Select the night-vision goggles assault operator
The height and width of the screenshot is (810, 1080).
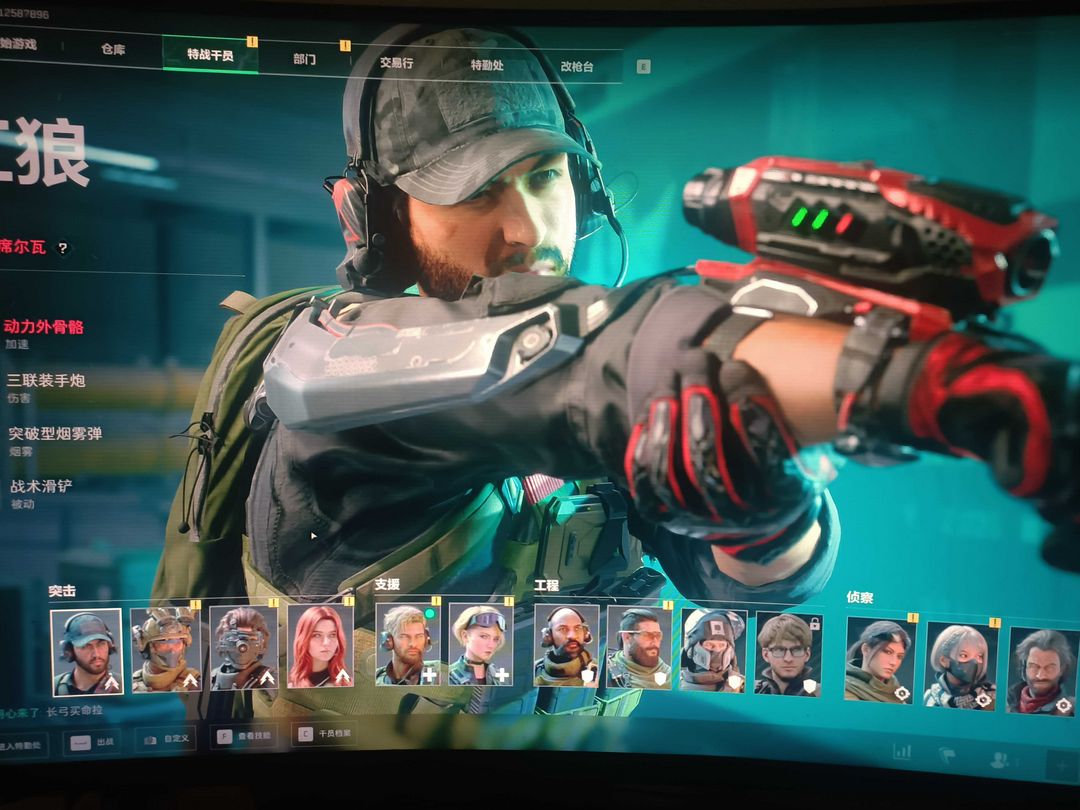click(x=243, y=648)
